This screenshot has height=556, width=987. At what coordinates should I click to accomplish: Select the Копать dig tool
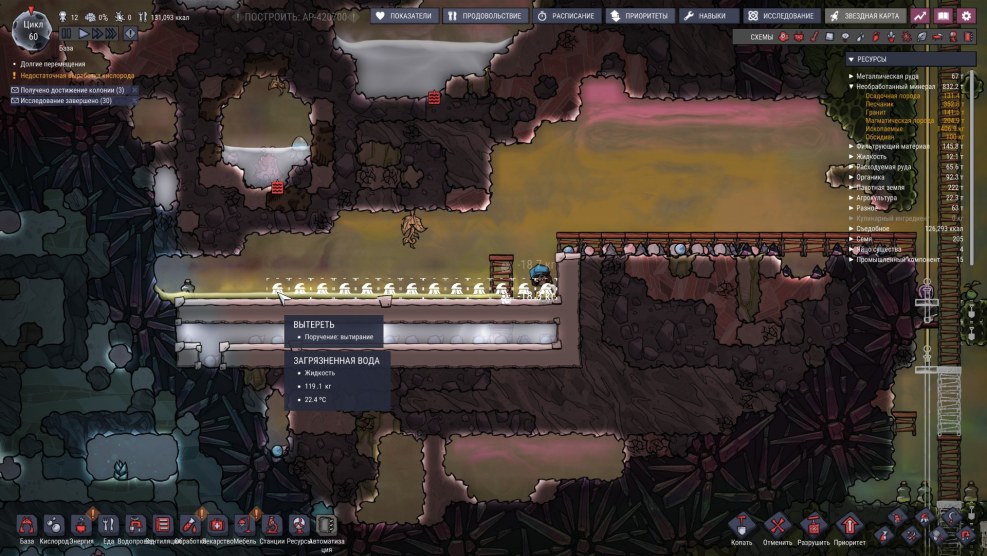[741, 528]
